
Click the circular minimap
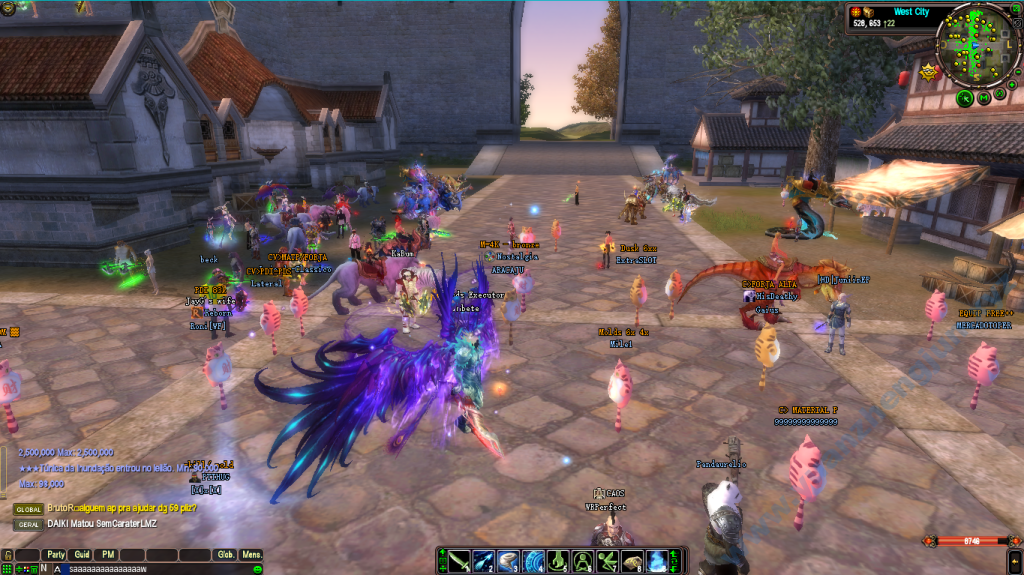[x=978, y=44]
